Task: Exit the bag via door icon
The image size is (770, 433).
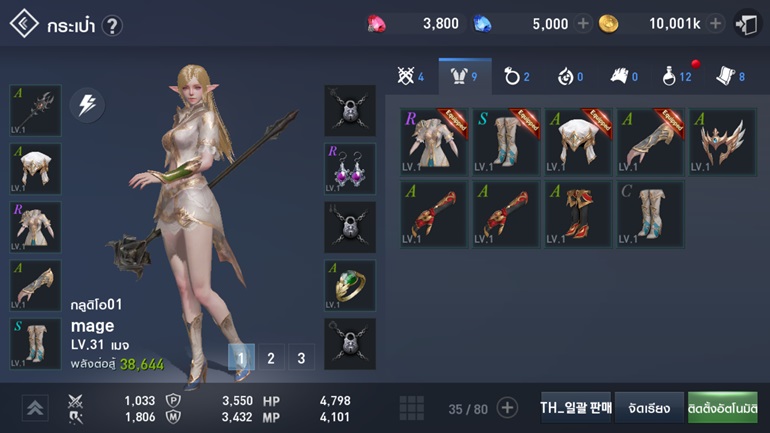Action: pos(746,24)
